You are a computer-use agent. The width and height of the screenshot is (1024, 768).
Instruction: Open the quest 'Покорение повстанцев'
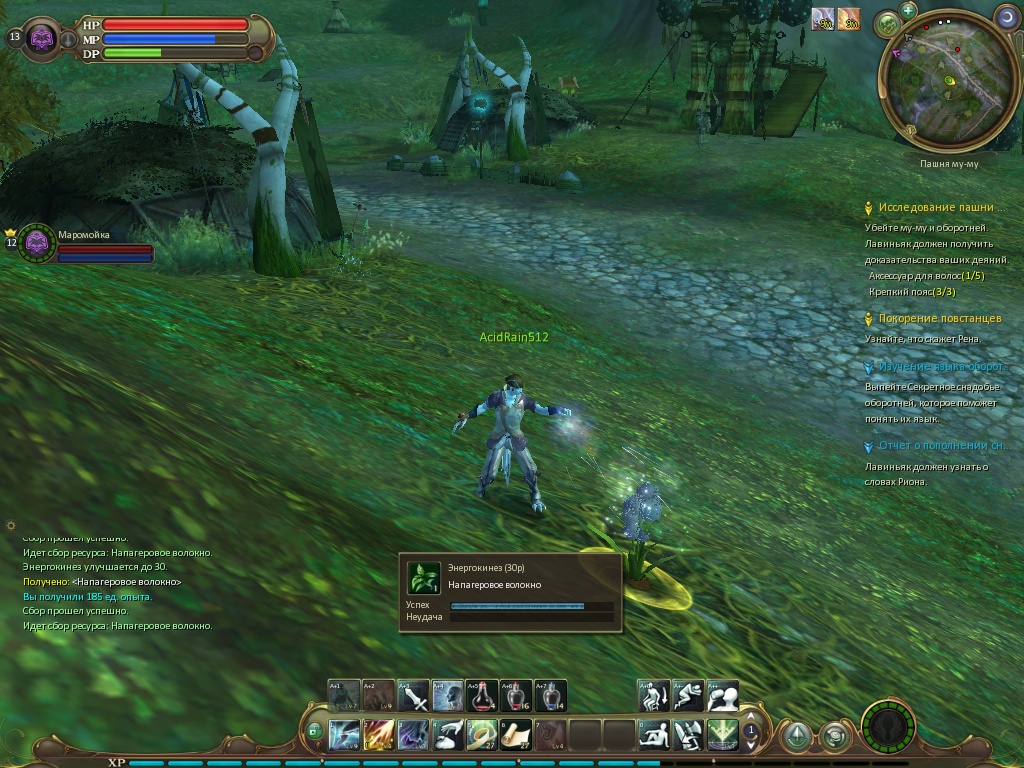tap(939, 319)
